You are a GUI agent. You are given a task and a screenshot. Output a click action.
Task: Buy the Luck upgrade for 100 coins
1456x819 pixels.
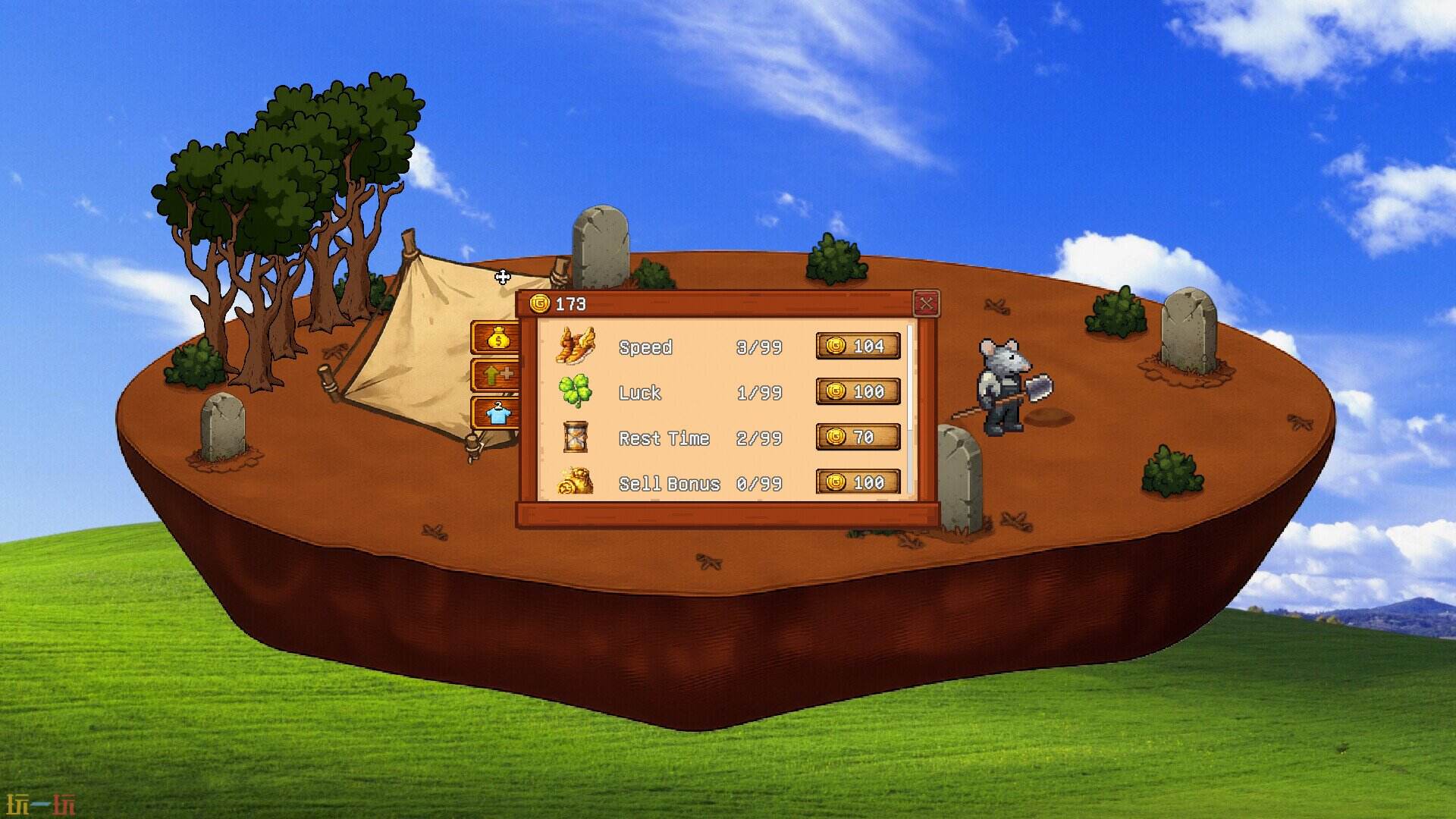tap(858, 392)
